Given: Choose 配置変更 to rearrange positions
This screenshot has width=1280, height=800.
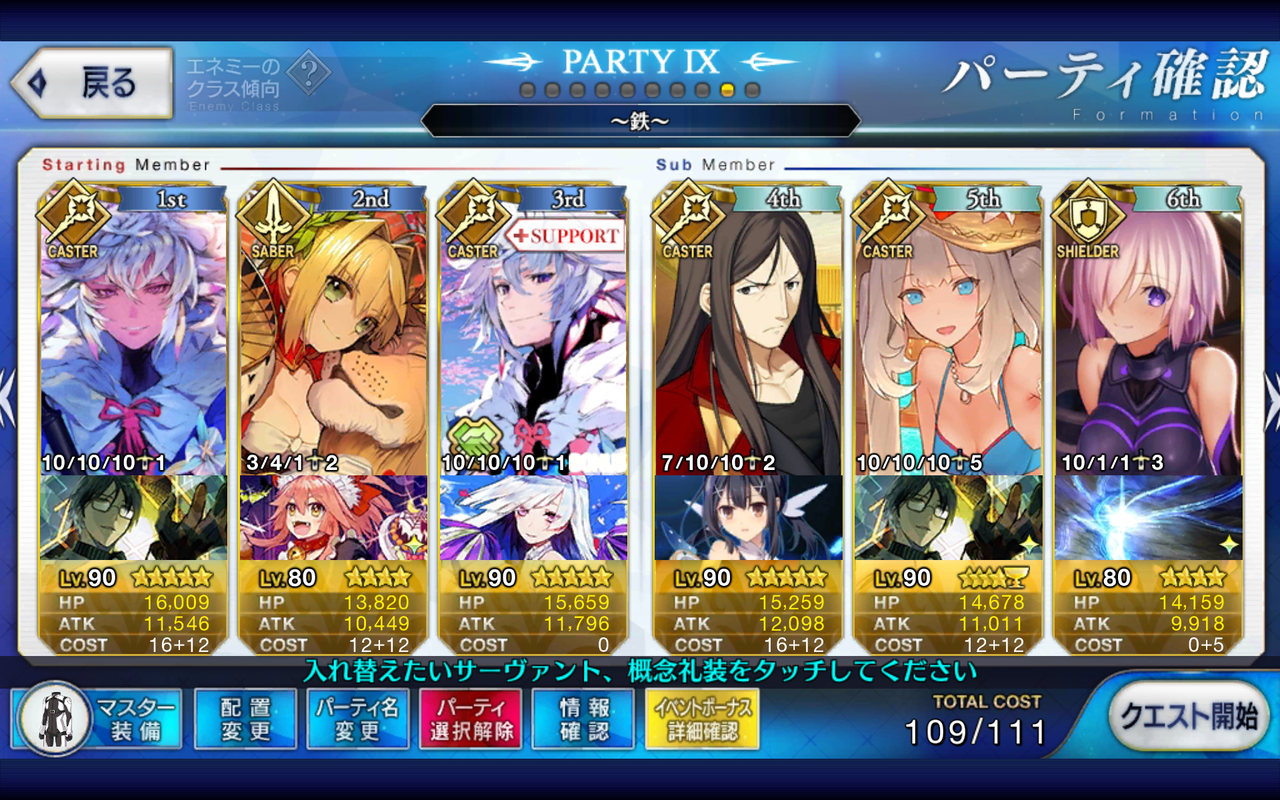Looking at the screenshot, I should (x=246, y=719).
